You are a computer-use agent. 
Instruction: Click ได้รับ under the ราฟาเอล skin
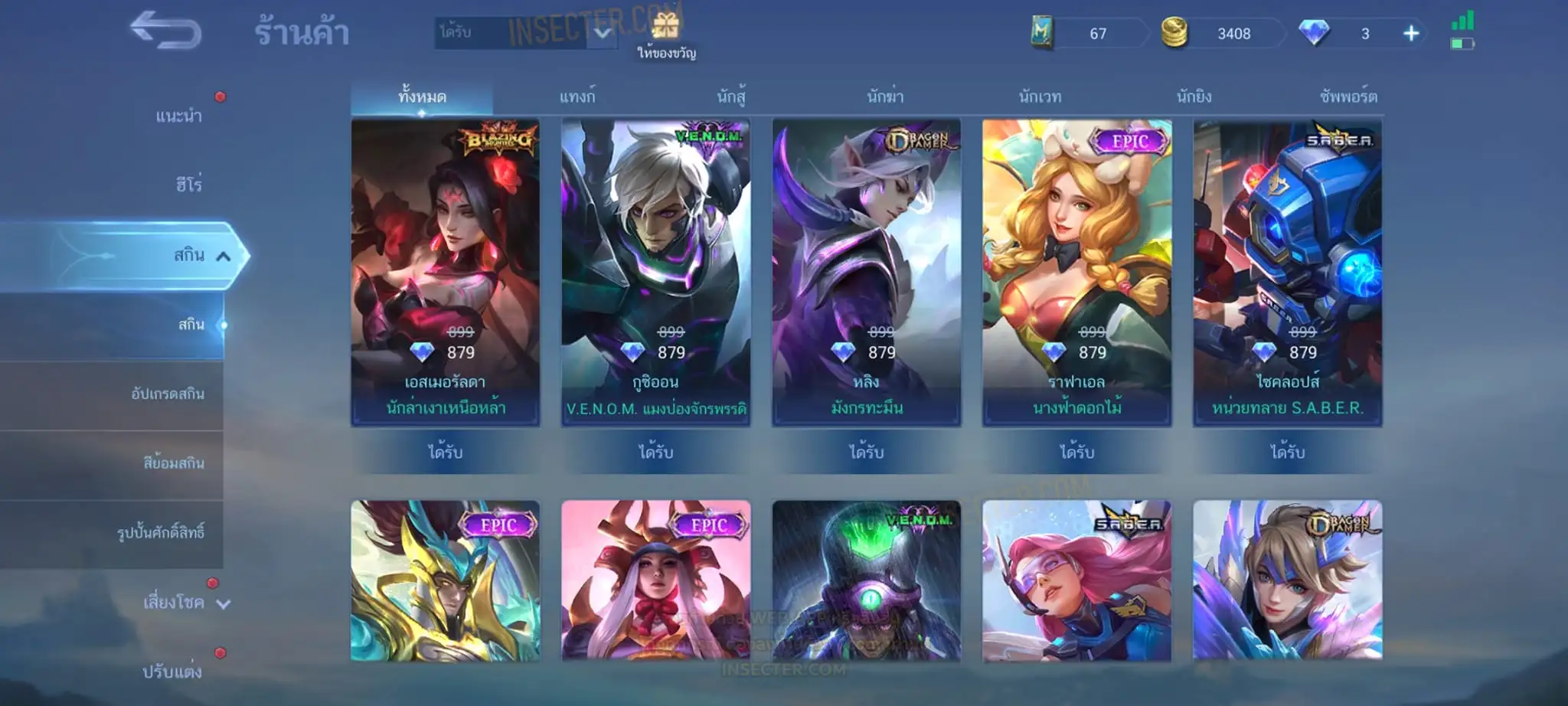[x=1076, y=453]
